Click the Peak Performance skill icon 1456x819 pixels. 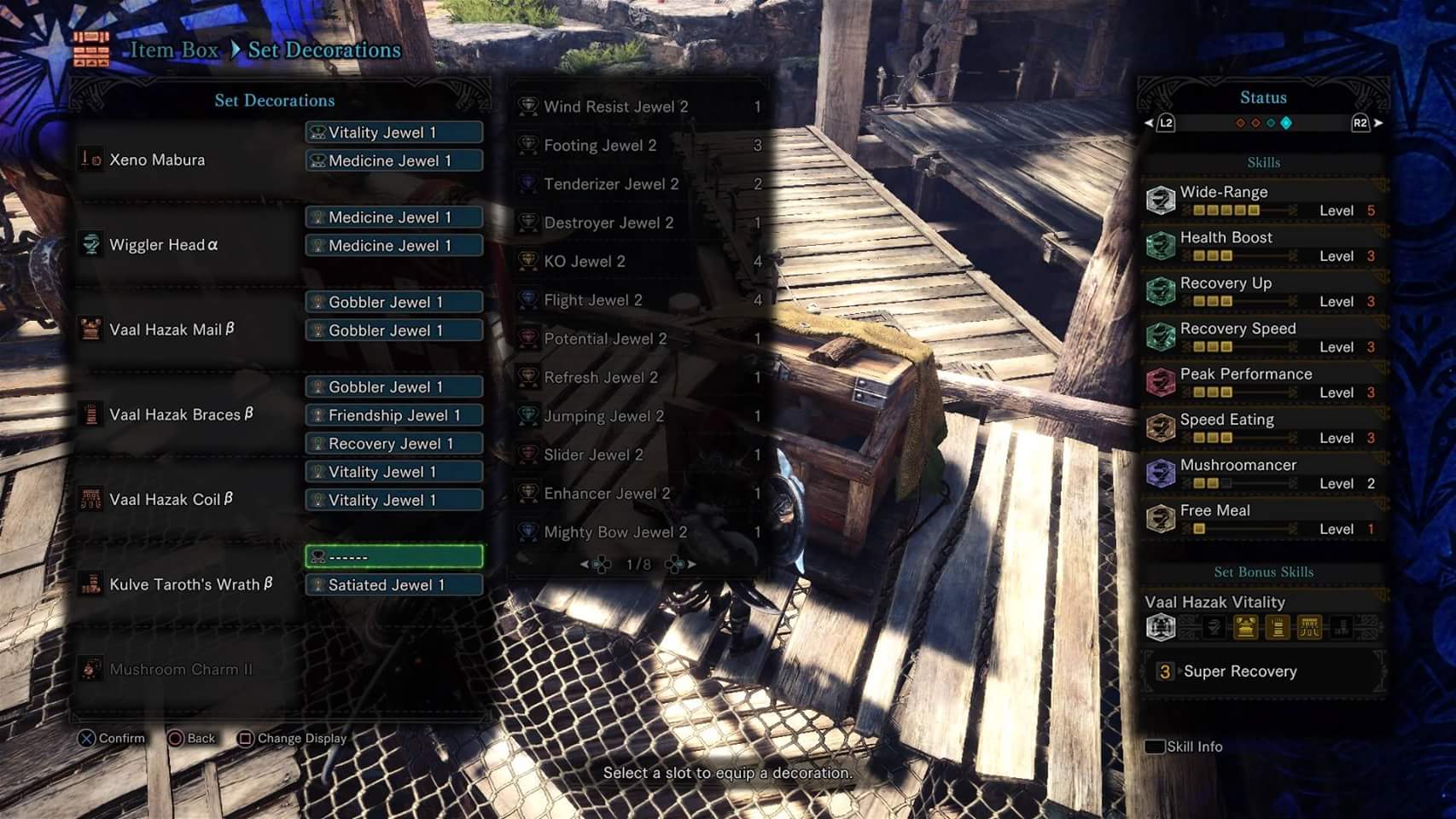1163,380
